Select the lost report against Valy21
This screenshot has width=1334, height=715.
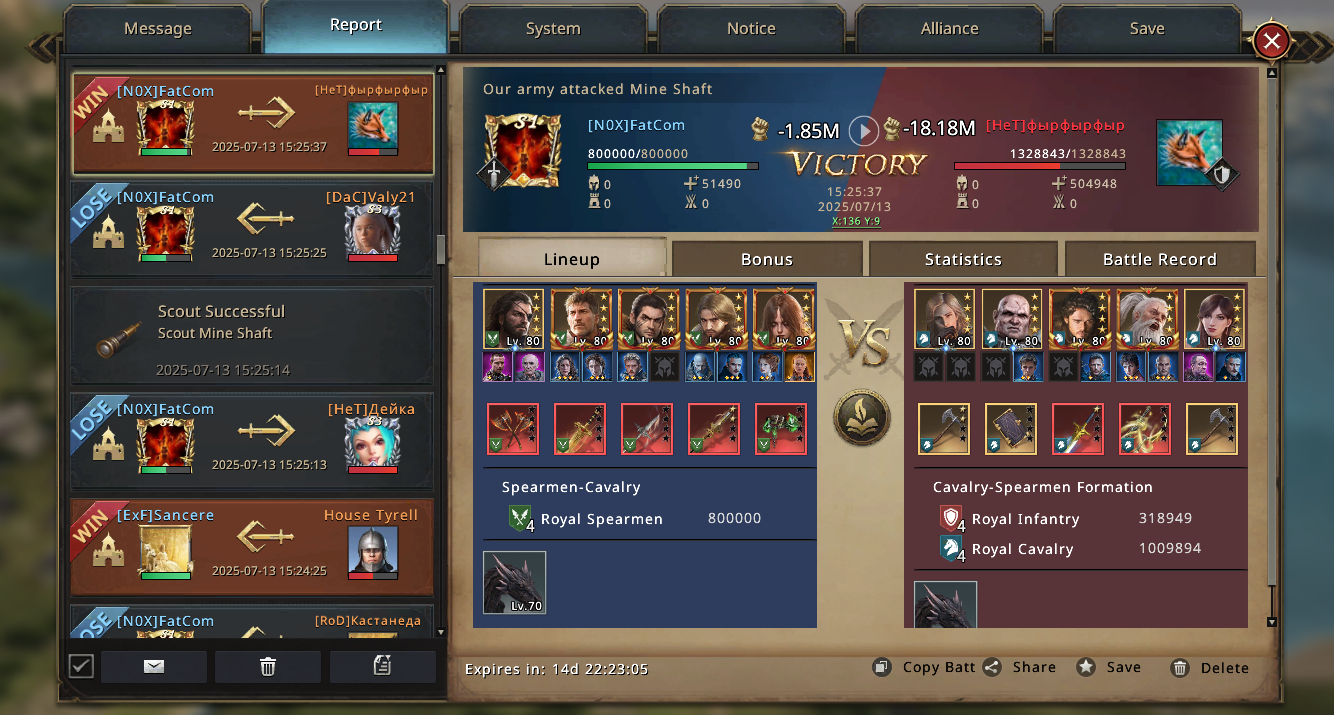[252, 230]
